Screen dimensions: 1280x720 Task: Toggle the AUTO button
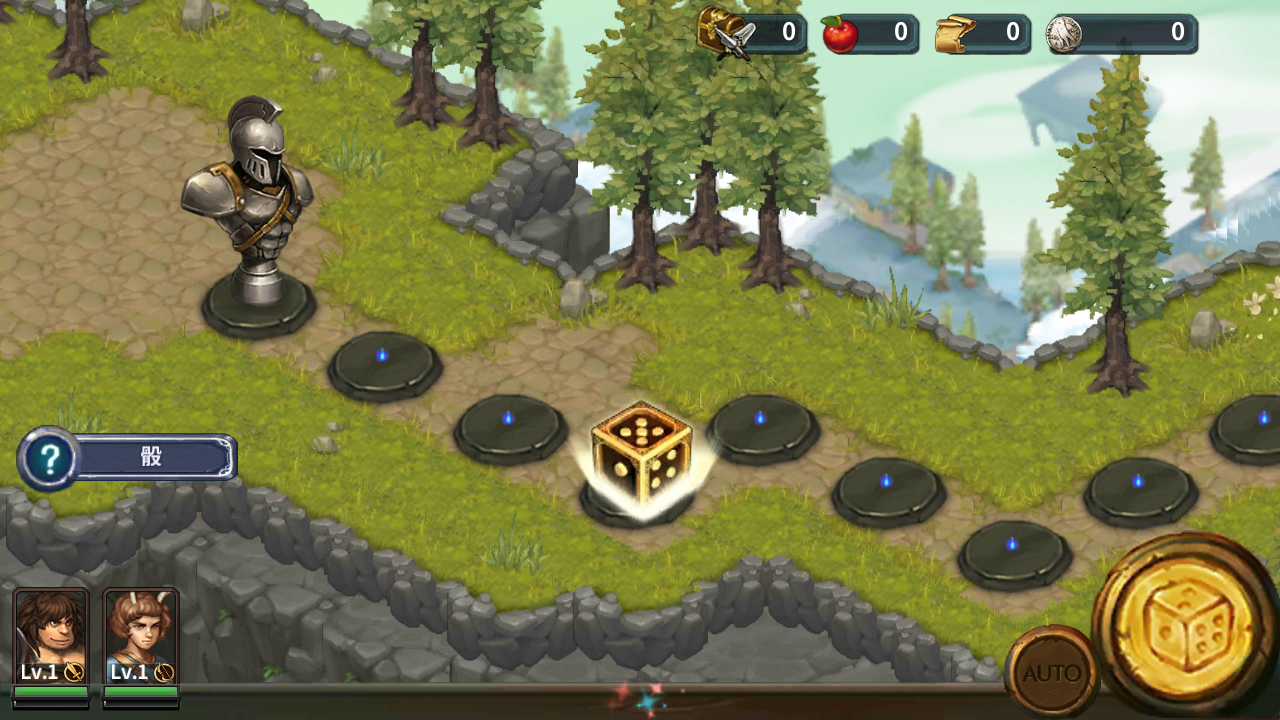coord(1051,671)
